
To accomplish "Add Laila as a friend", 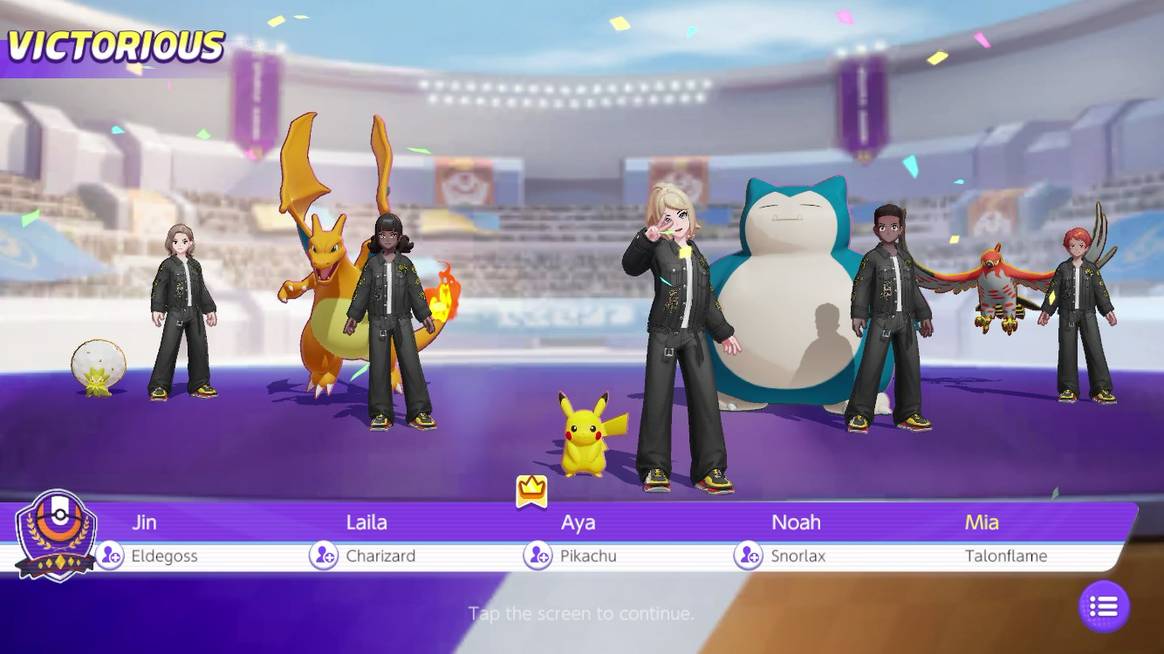I will coord(323,555).
